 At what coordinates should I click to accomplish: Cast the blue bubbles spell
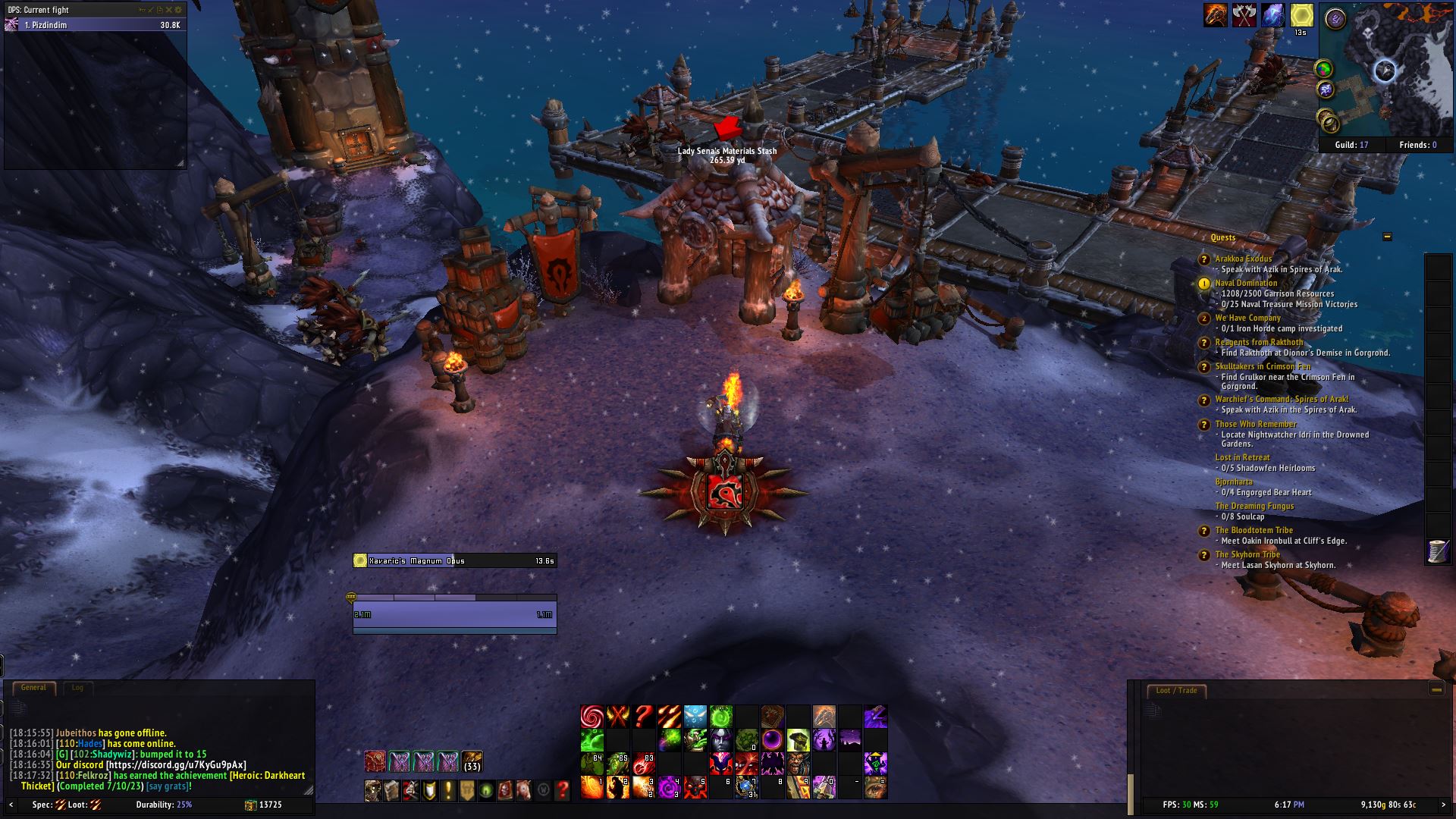tap(695, 716)
